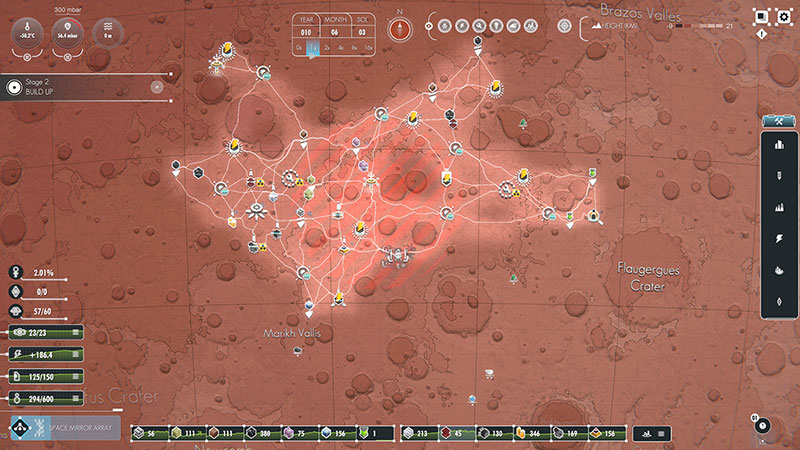This screenshot has width=800, height=450.
Task: Open the alert exclamation notification
Action: coord(762,34)
